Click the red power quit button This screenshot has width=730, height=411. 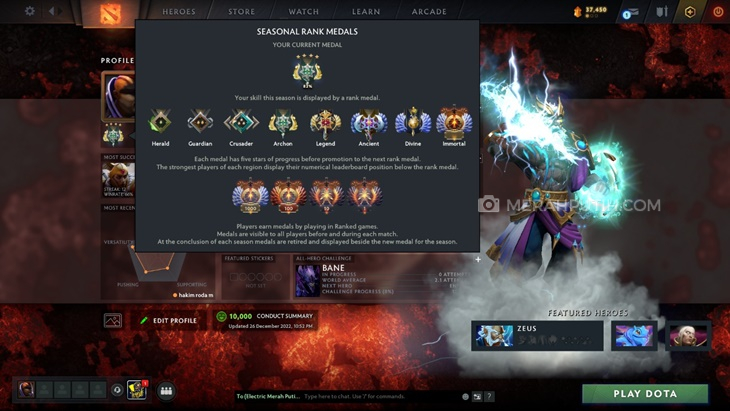point(717,12)
